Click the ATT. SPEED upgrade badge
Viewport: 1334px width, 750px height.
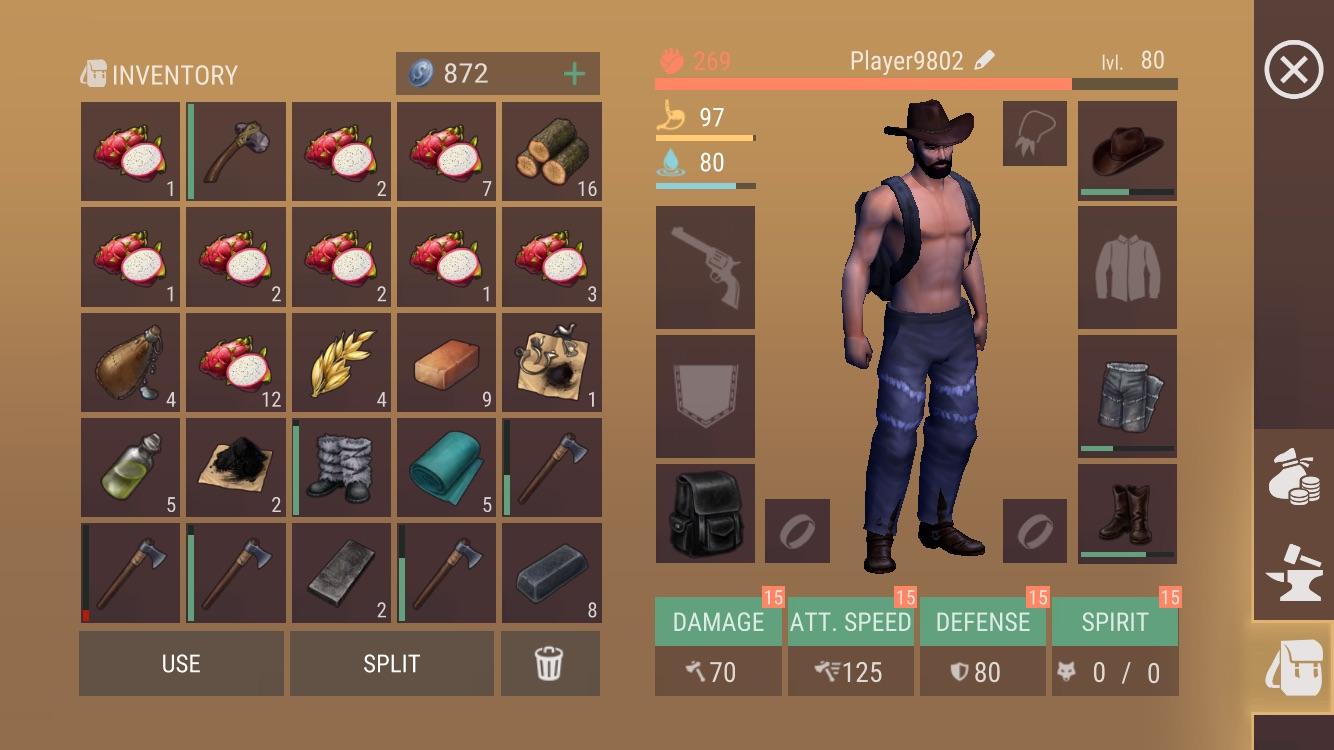point(906,598)
